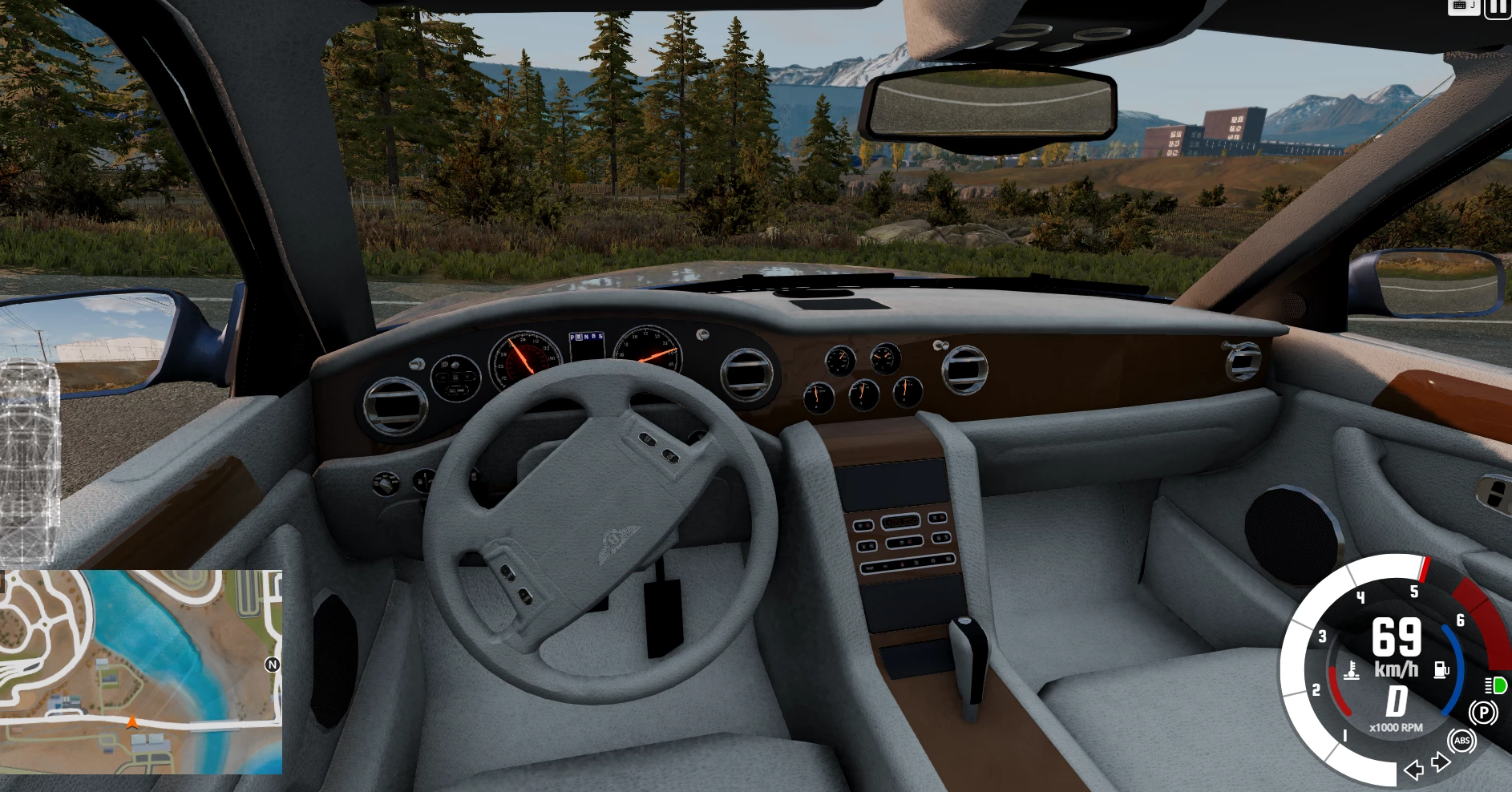Activate the right turn signal arrow
This screenshot has height=792, width=1512.
(1441, 762)
